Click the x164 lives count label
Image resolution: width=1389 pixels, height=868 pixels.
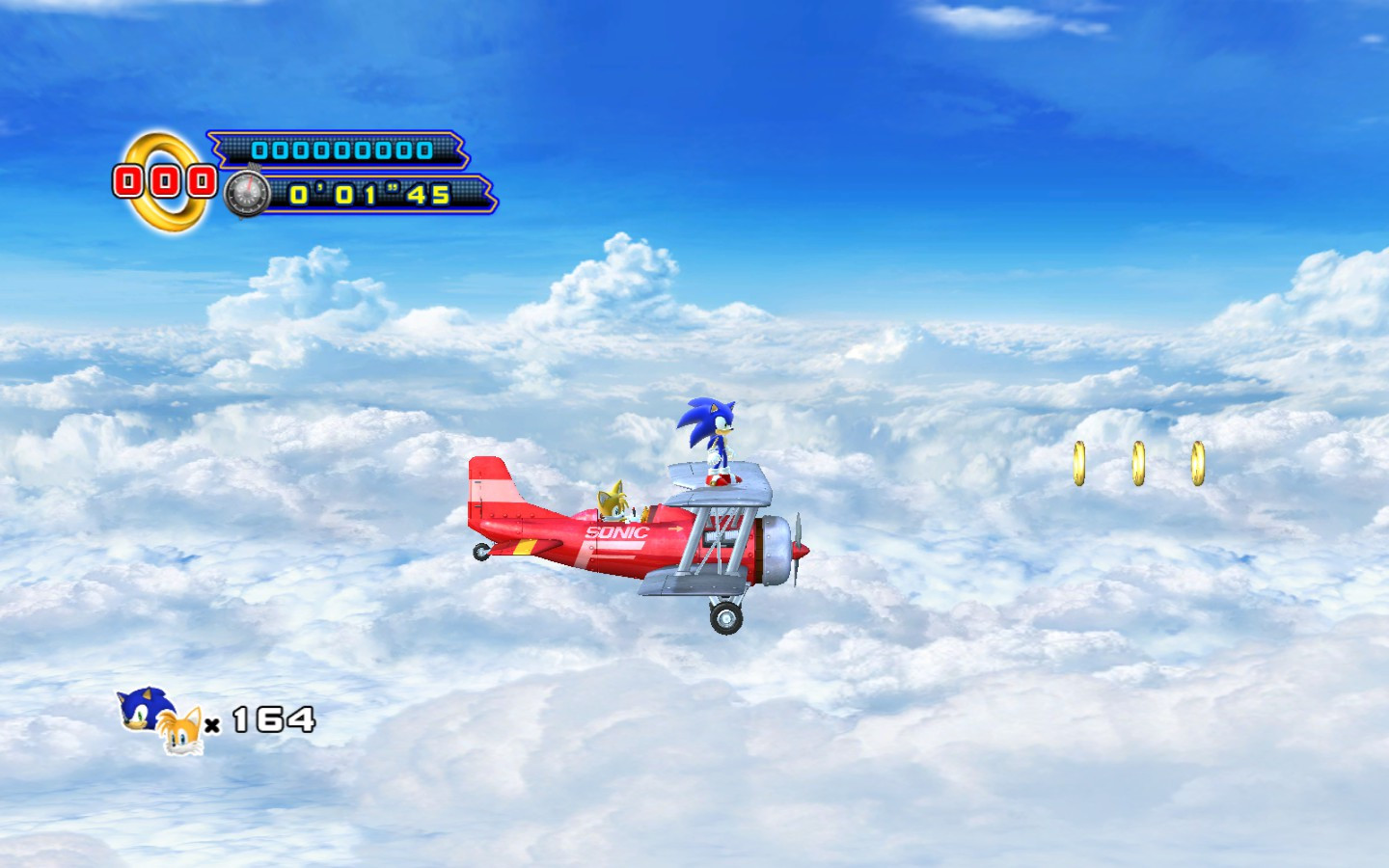pyautogui.click(x=259, y=719)
